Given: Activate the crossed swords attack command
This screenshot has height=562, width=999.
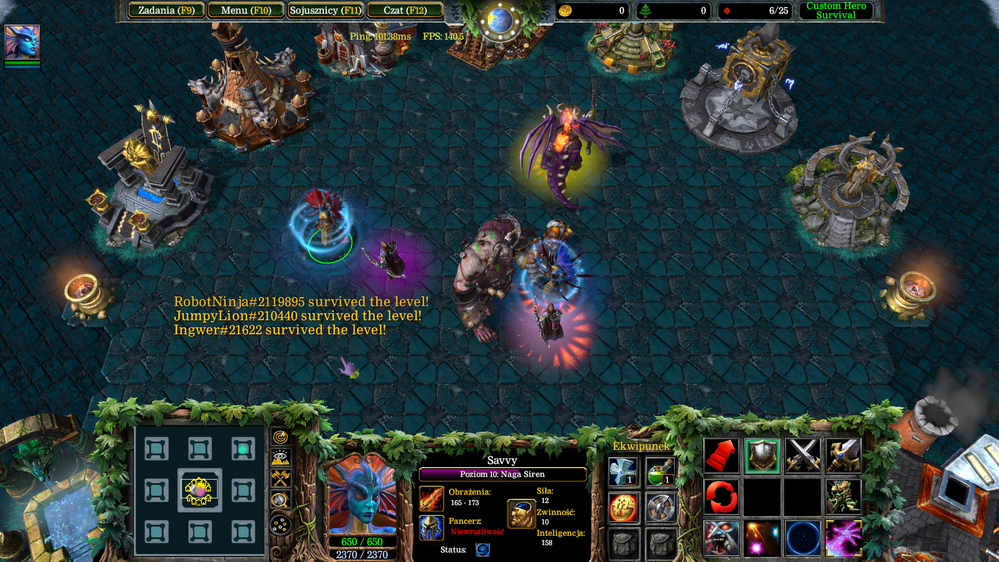Looking at the screenshot, I should [802, 456].
